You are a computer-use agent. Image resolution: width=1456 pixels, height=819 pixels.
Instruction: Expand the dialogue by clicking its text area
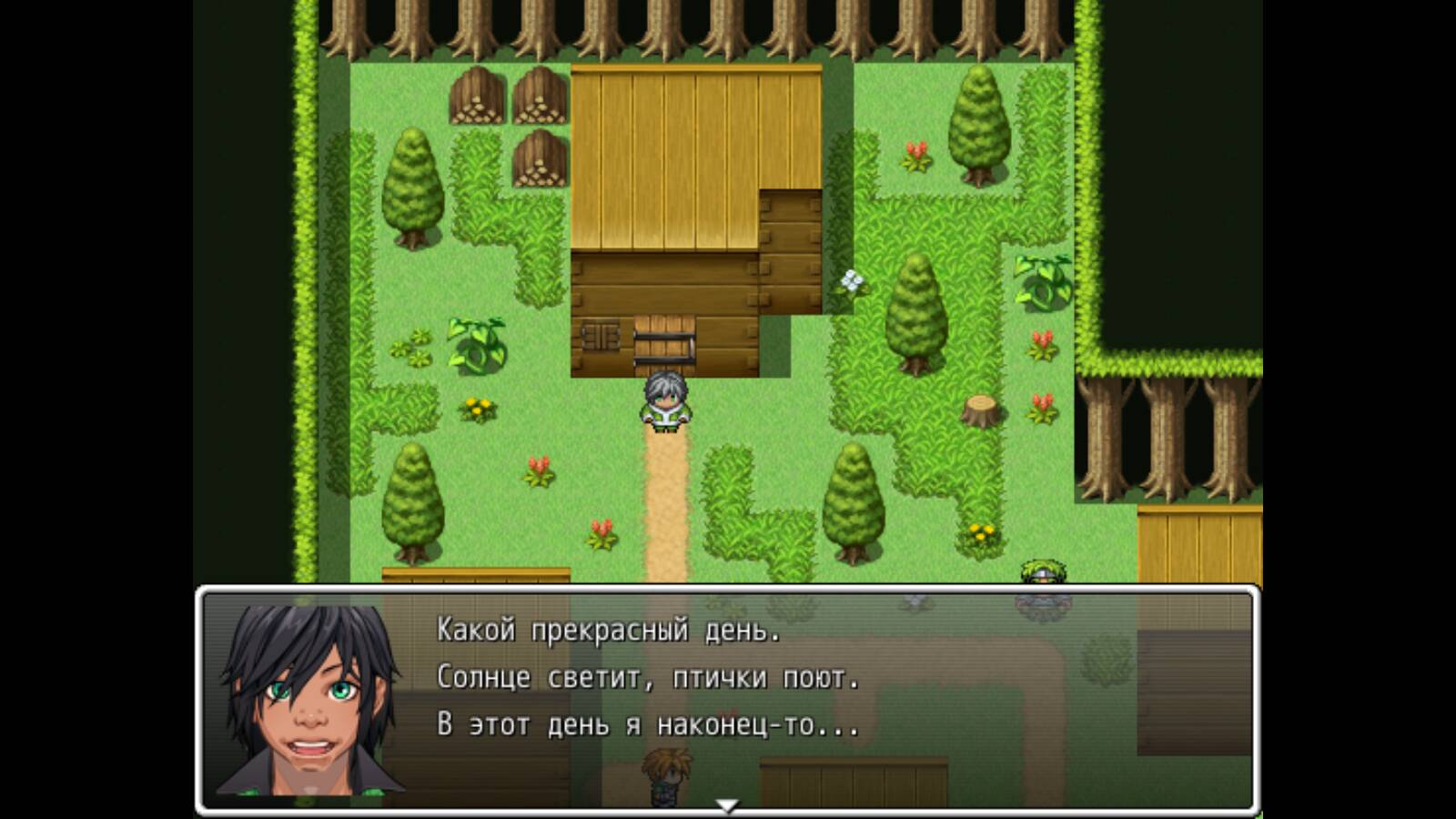[637, 678]
